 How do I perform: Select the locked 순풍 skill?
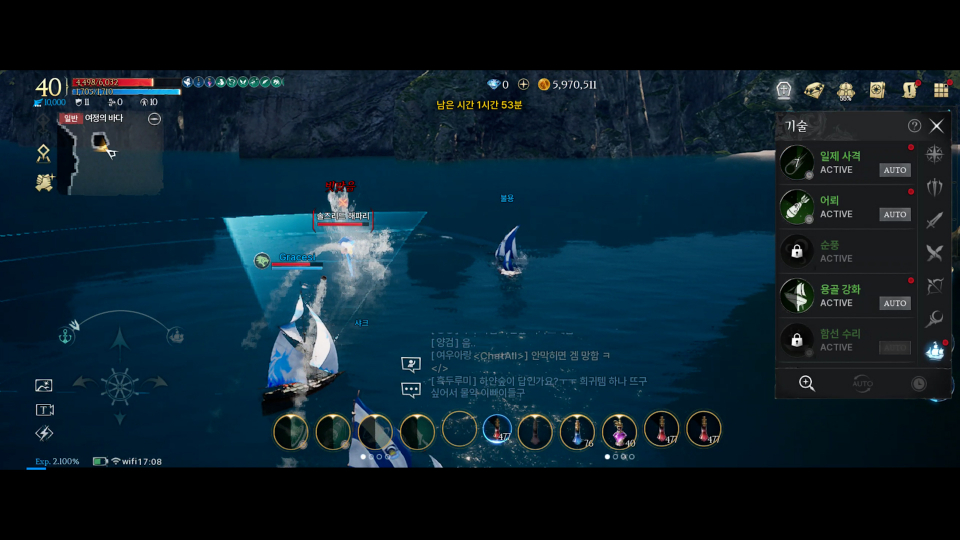(x=797, y=251)
